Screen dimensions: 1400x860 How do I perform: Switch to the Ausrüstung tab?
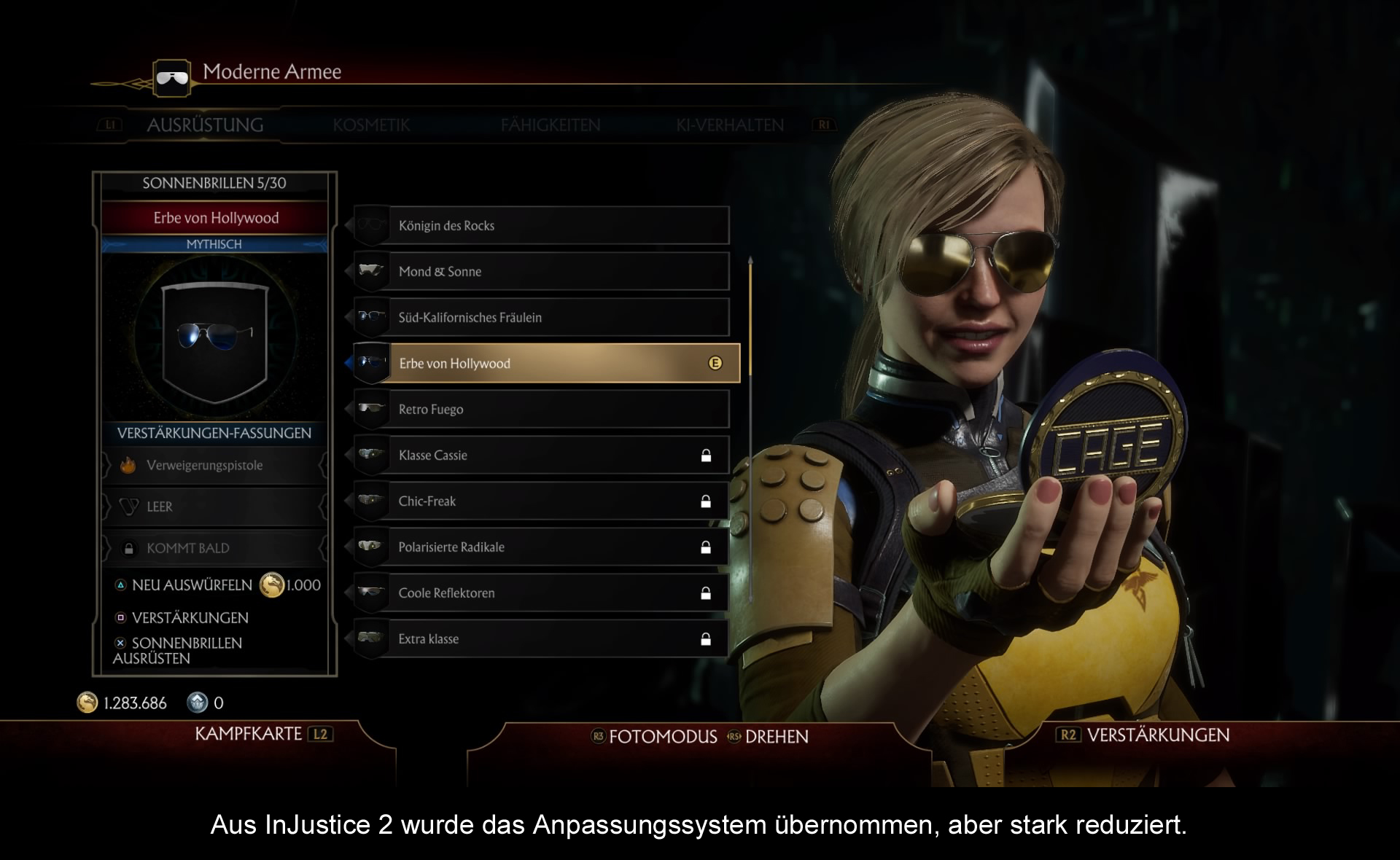click(x=205, y=125)
